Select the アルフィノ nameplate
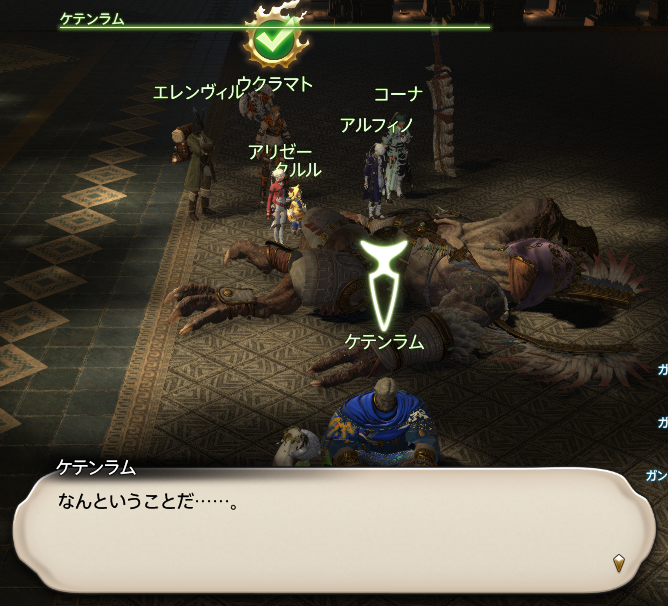 point(377,125)
